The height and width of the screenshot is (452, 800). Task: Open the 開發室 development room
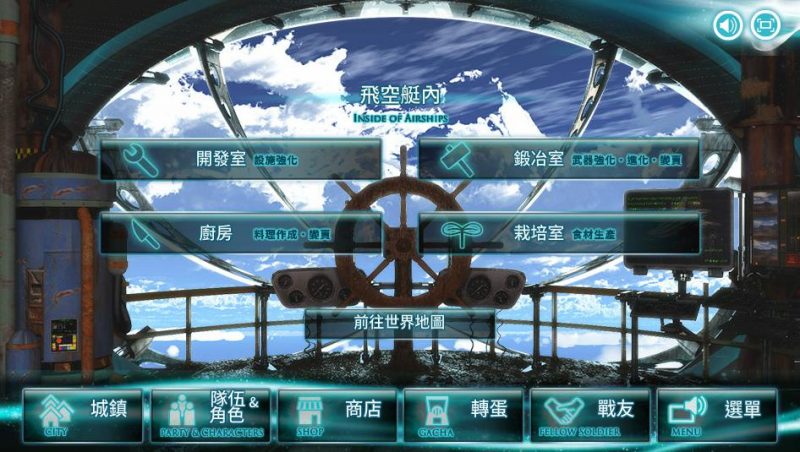[240, 159]
